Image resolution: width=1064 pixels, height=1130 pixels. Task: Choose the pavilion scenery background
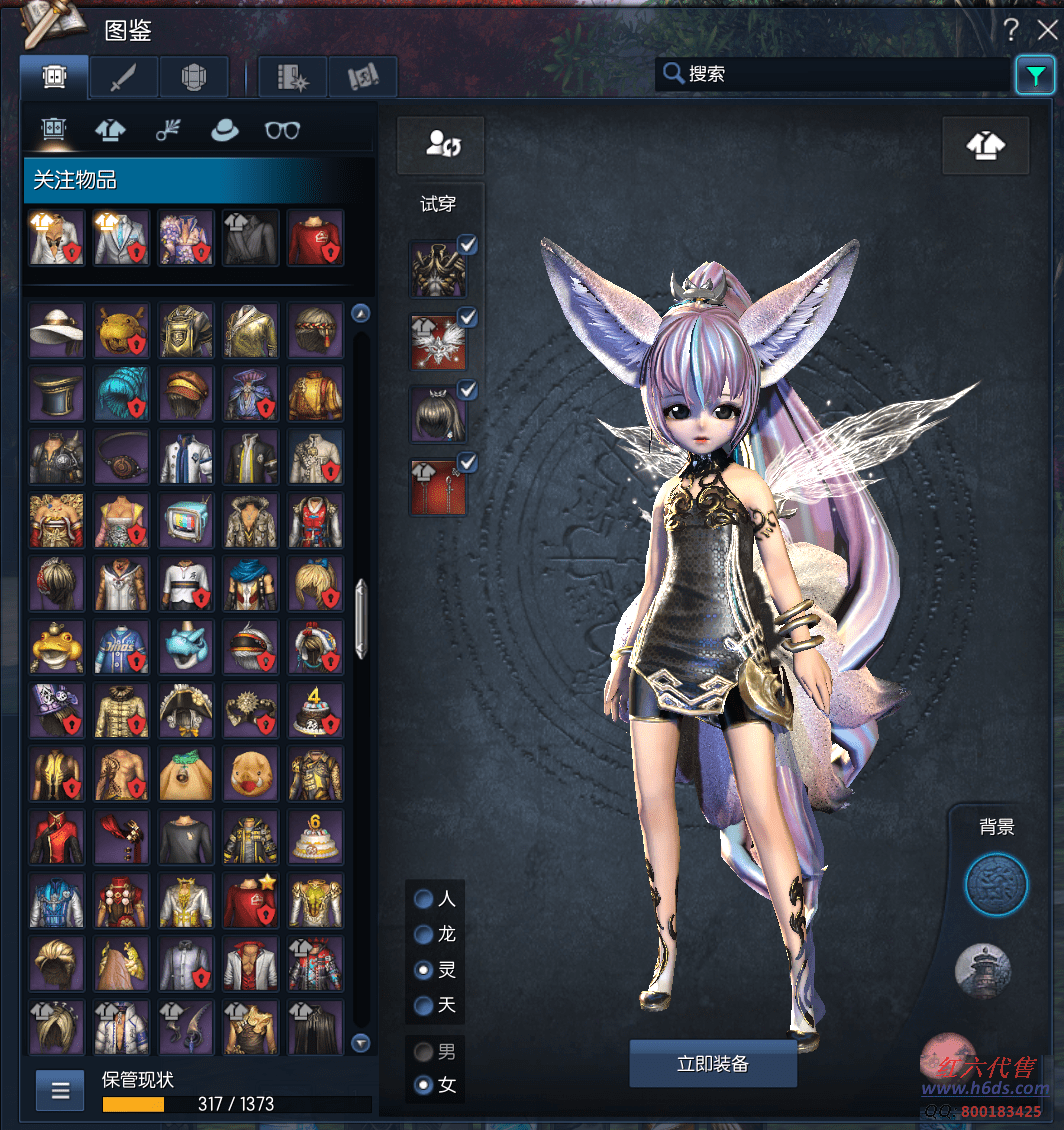pyautogui.click(x=983, y=970)
